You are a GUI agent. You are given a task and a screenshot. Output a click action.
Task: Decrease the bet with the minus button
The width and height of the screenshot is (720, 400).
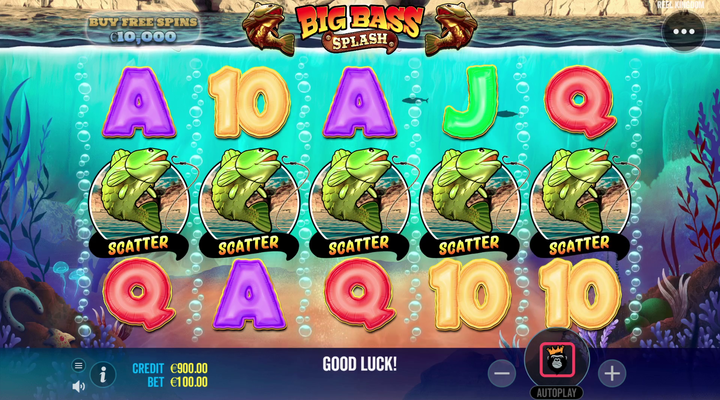(502, 373)
